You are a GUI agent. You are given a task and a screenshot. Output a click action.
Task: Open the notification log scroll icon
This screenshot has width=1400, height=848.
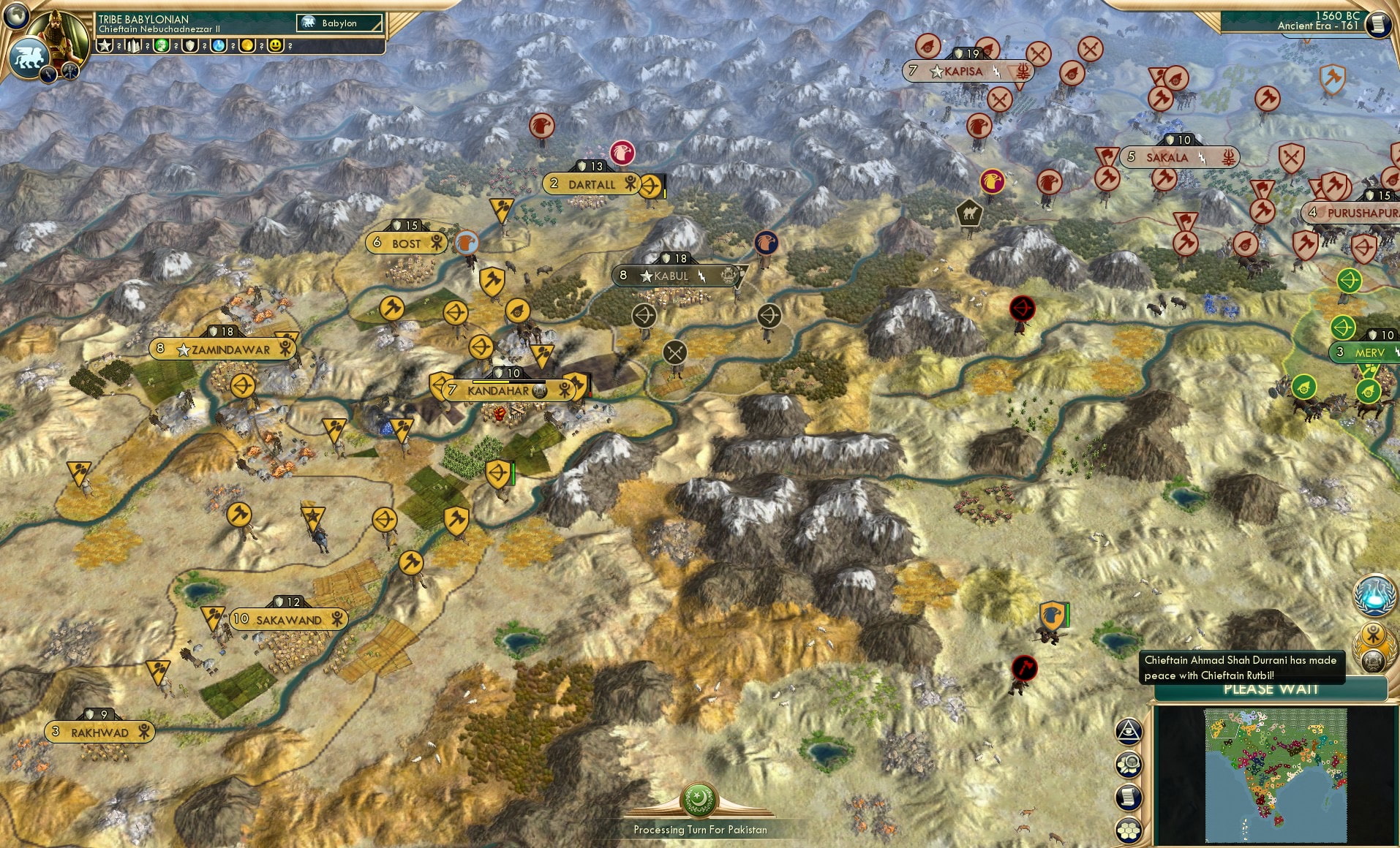(x=1129, y=797)
